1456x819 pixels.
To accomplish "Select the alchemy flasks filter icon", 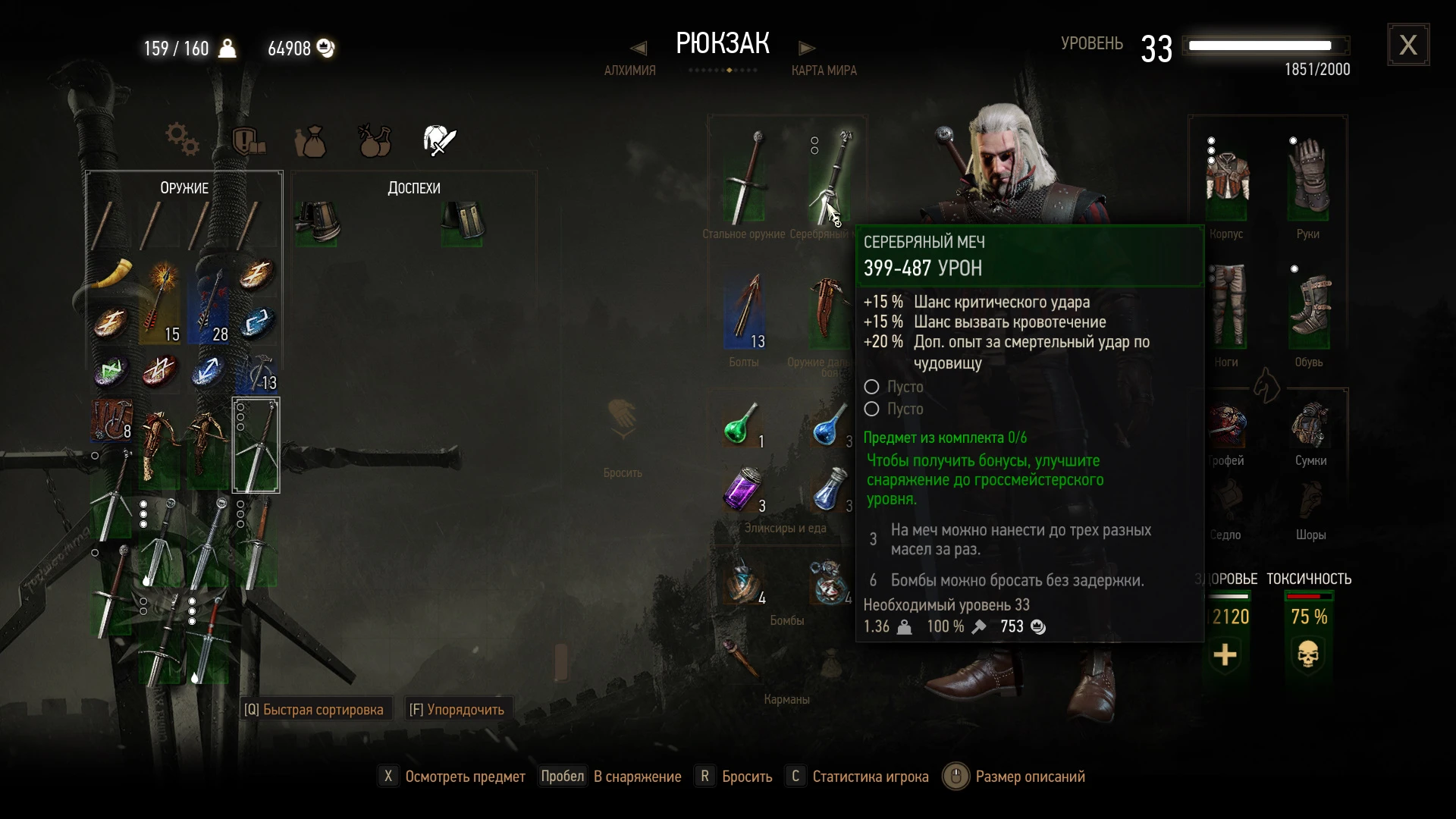I will tap(374, 140).
